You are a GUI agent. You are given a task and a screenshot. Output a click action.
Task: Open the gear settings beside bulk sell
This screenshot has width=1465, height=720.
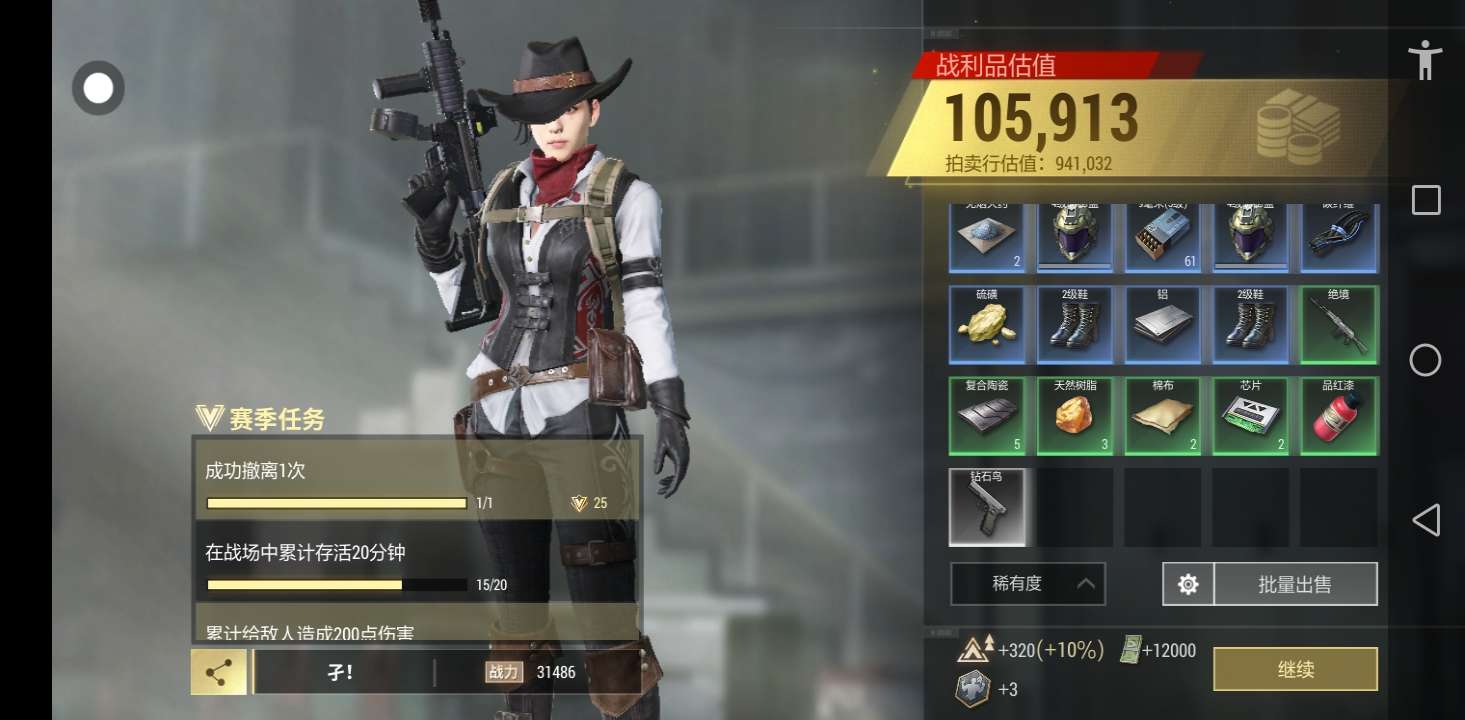(1188, 584)
